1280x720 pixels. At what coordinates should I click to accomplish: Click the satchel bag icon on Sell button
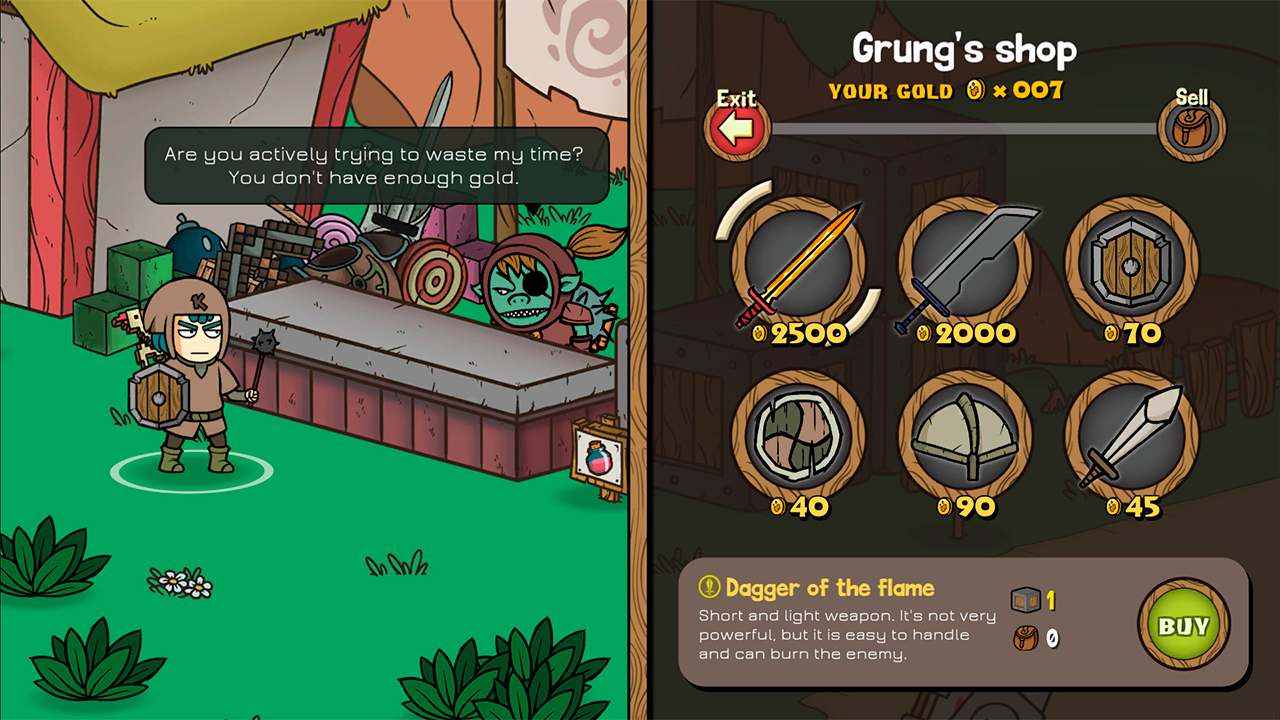(1191, 128)
